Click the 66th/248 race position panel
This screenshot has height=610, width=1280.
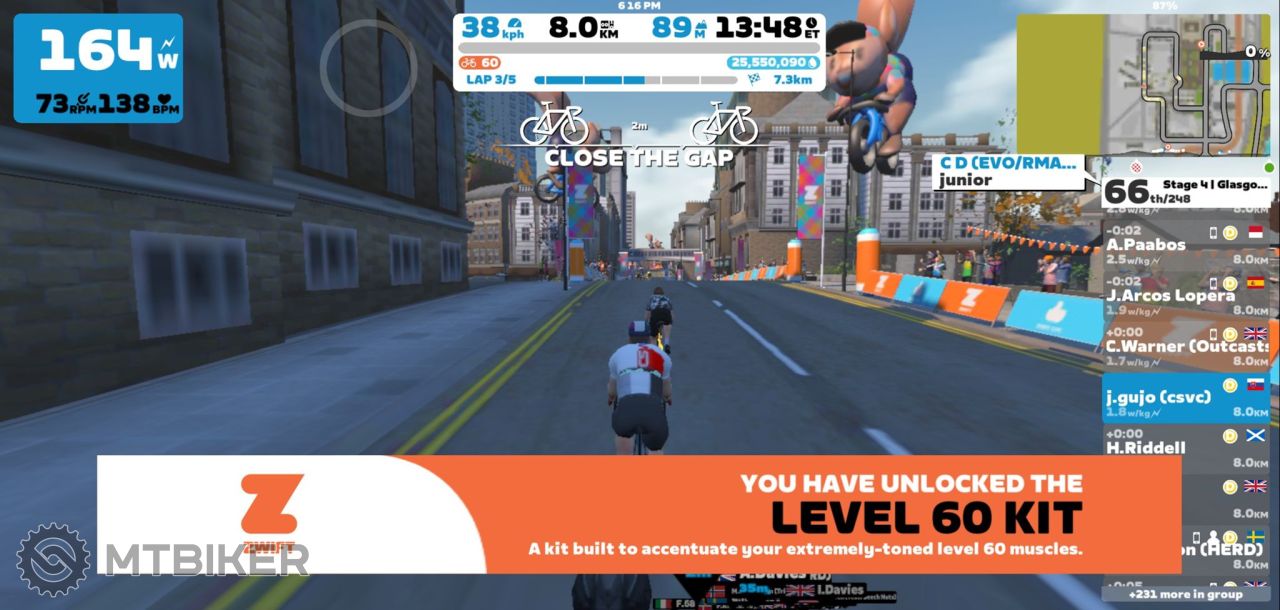[1187, 191]
